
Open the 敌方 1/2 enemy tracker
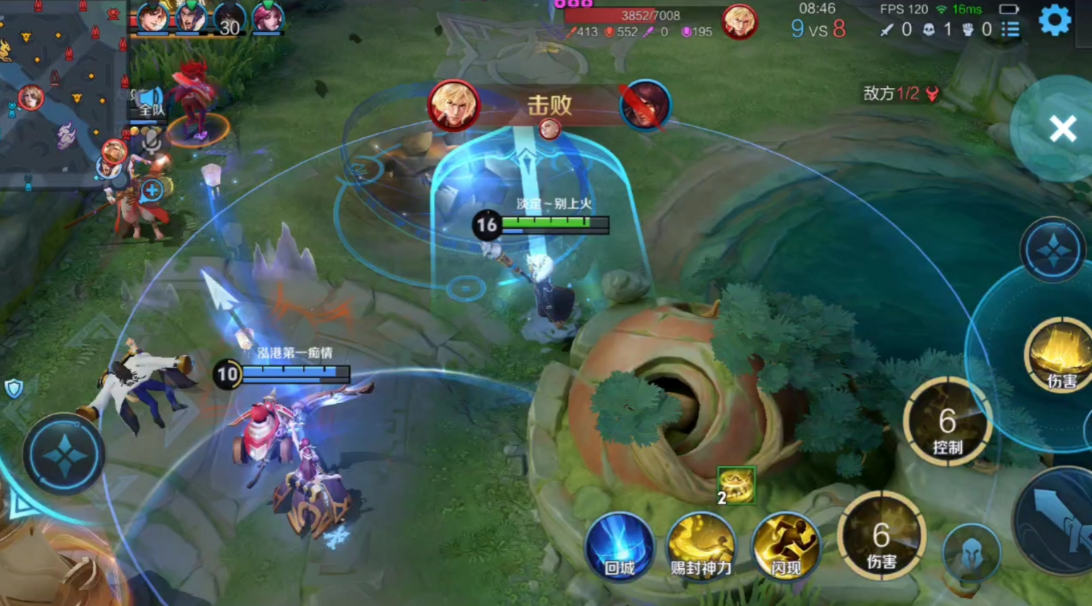click(902, 93)
